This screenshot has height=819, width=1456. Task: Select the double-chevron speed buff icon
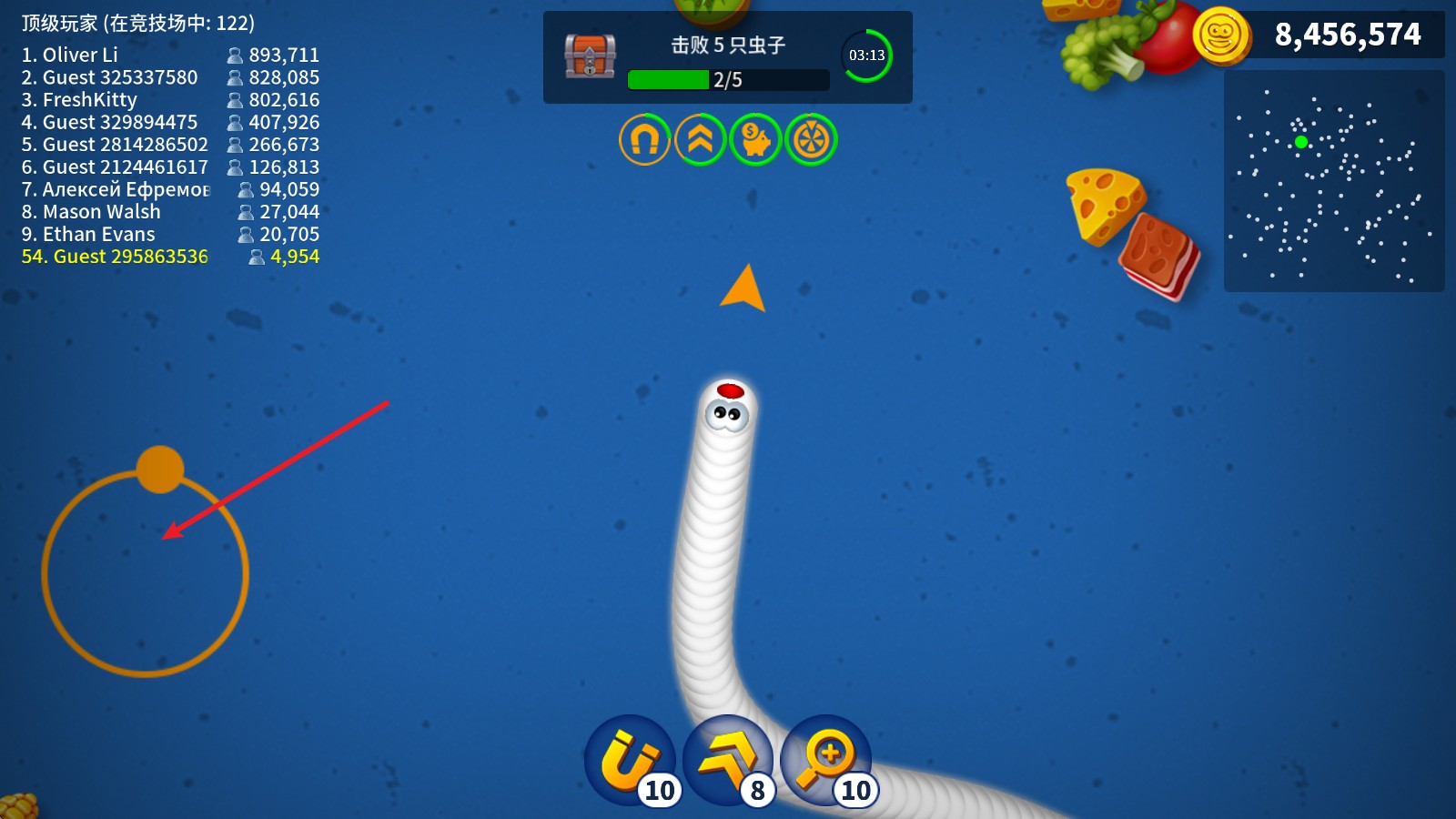click(700, 140)
